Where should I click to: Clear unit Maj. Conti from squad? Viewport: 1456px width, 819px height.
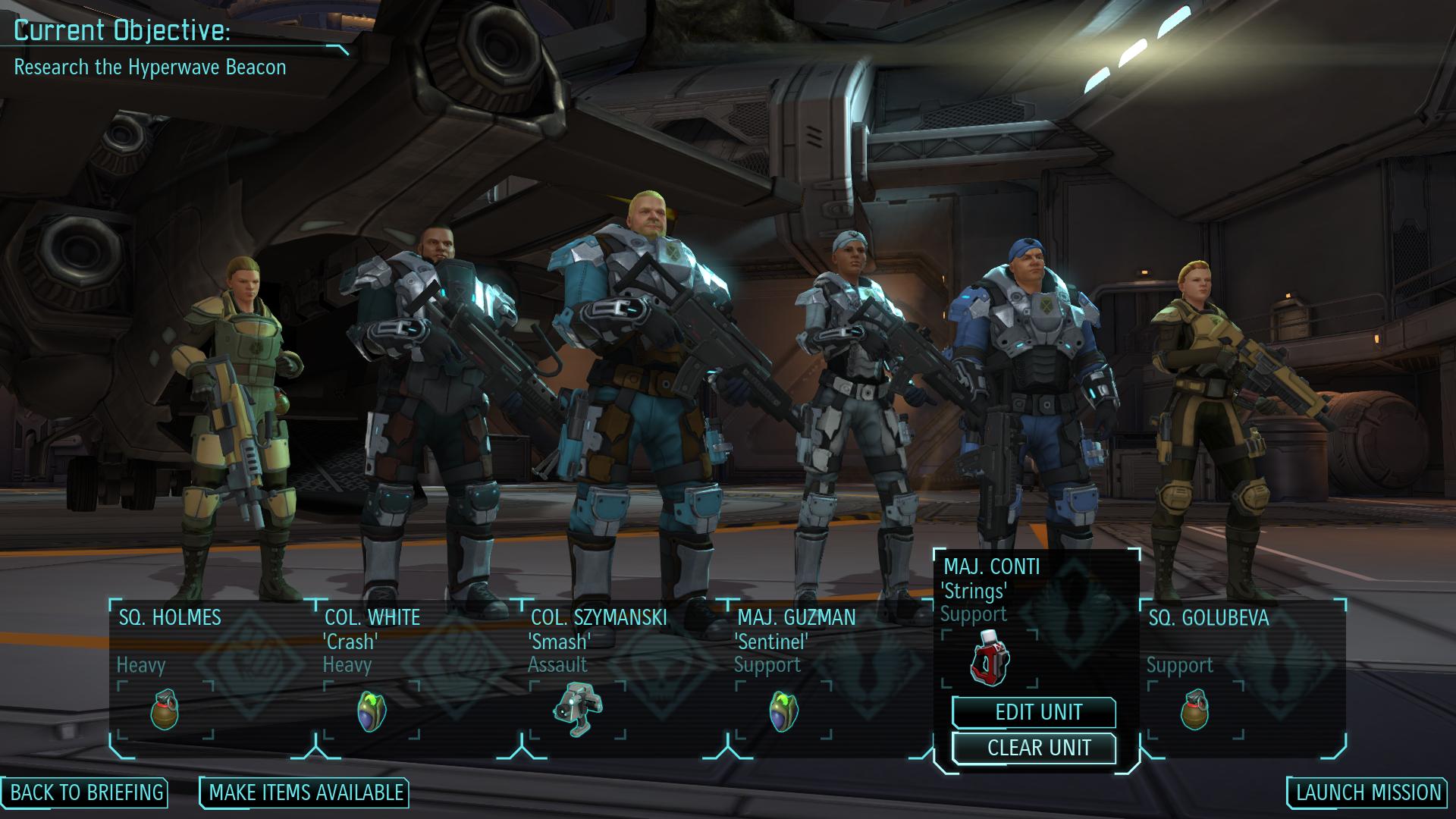(1037, 748)
